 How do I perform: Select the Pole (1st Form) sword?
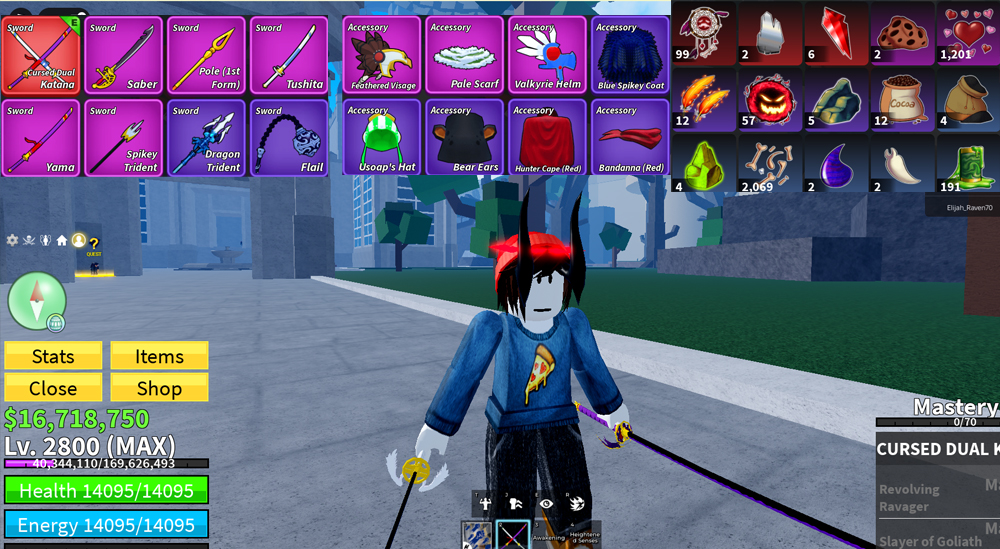click(206, 55)
